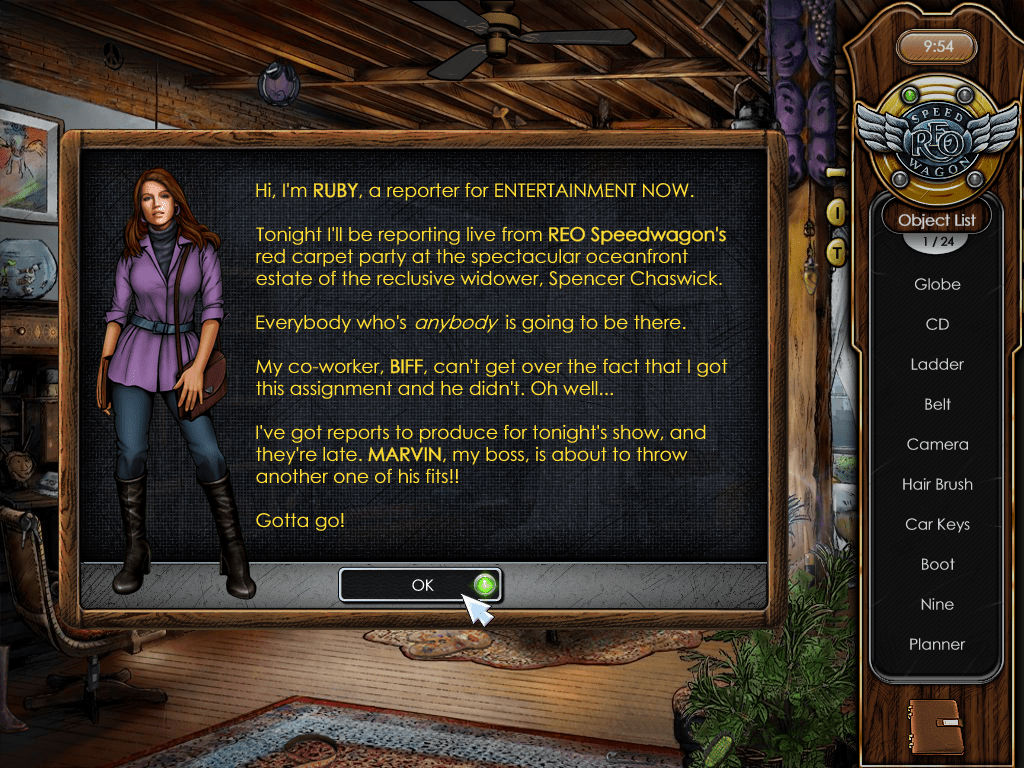Choose Planner in the object list

click(937, 645)
